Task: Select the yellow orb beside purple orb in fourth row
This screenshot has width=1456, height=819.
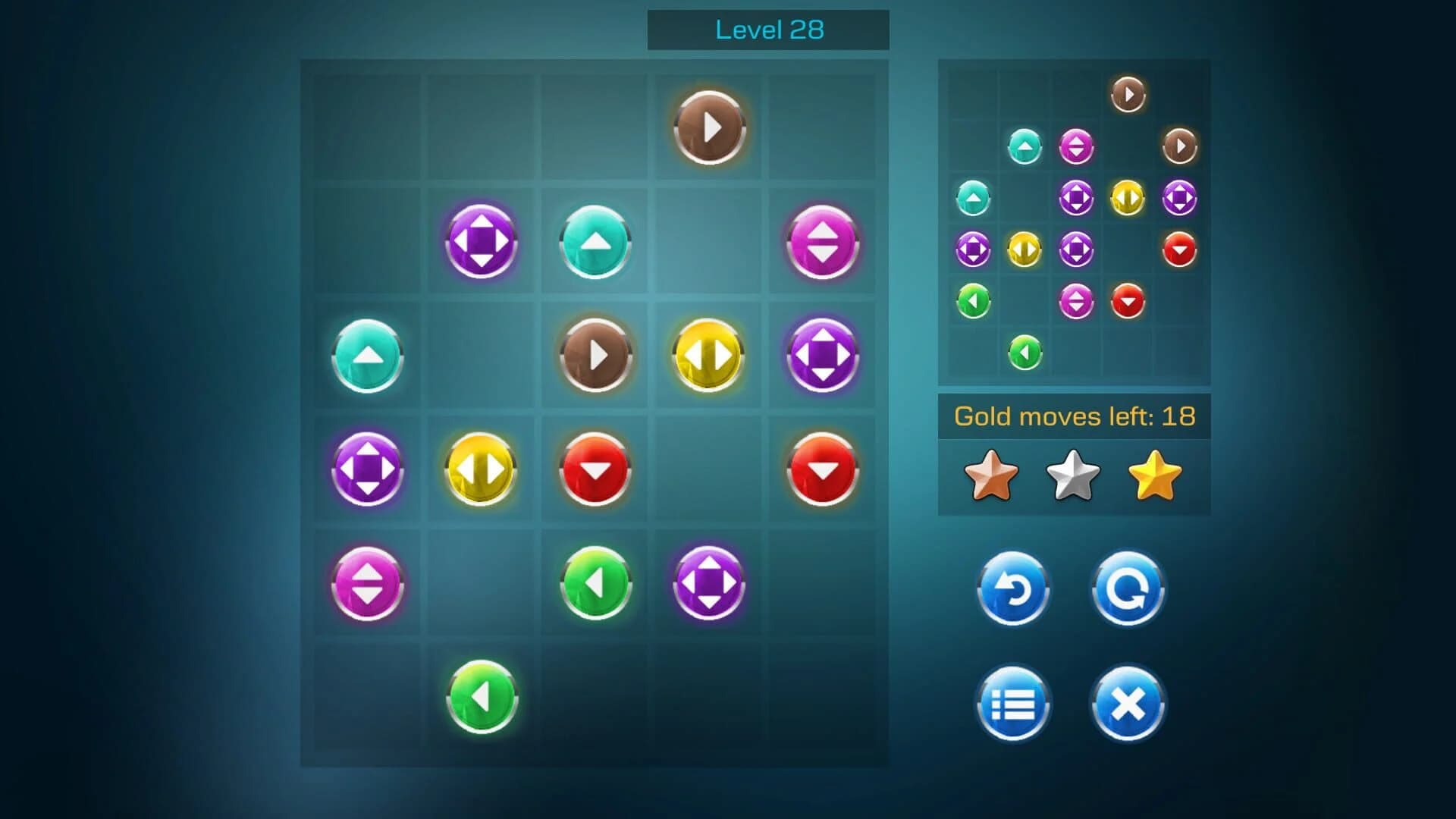Action: tap(480, 469)
